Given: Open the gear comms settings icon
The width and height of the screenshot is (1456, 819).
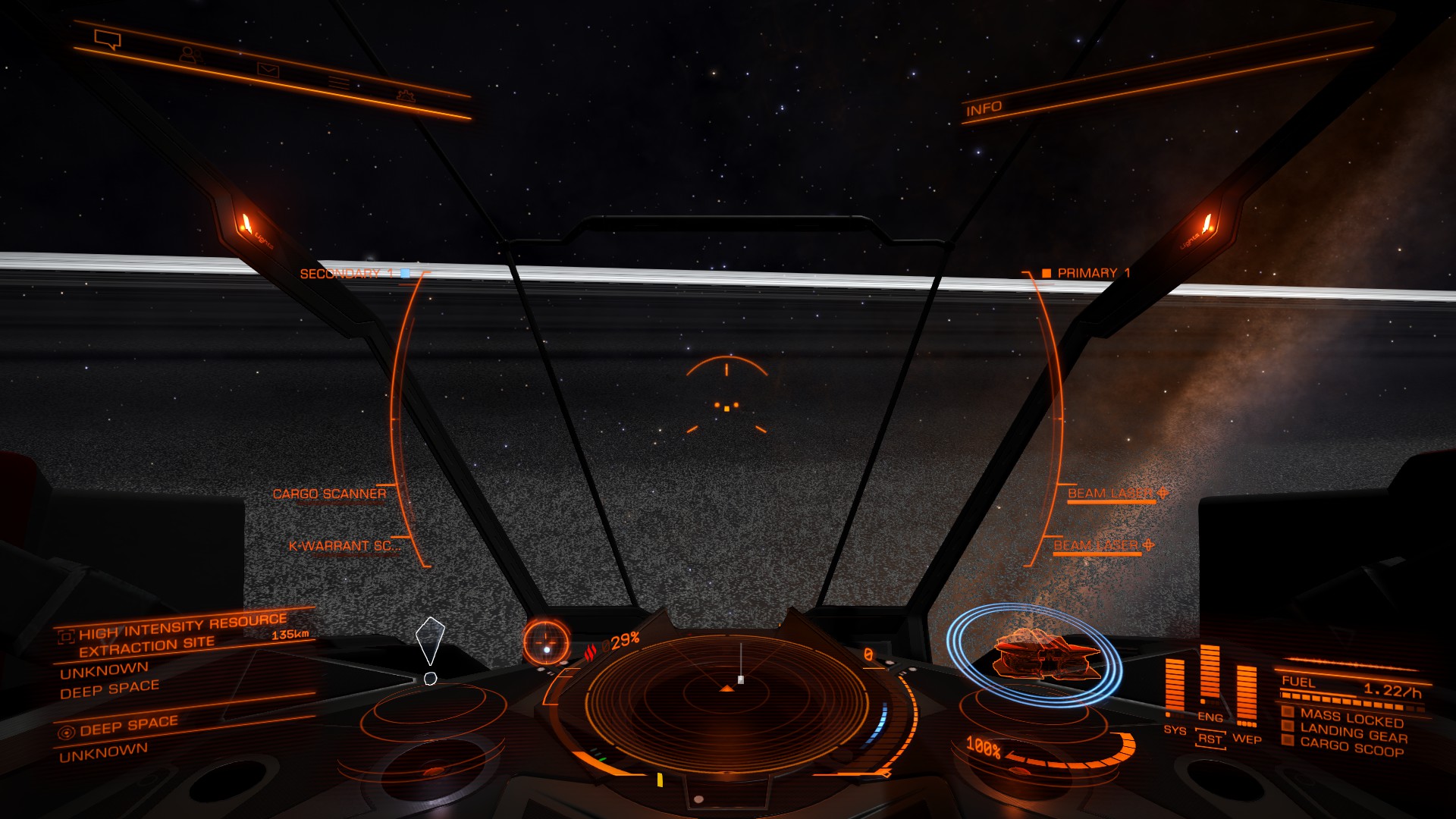Looking at the screenshot, I should click(x=406, y=96).
